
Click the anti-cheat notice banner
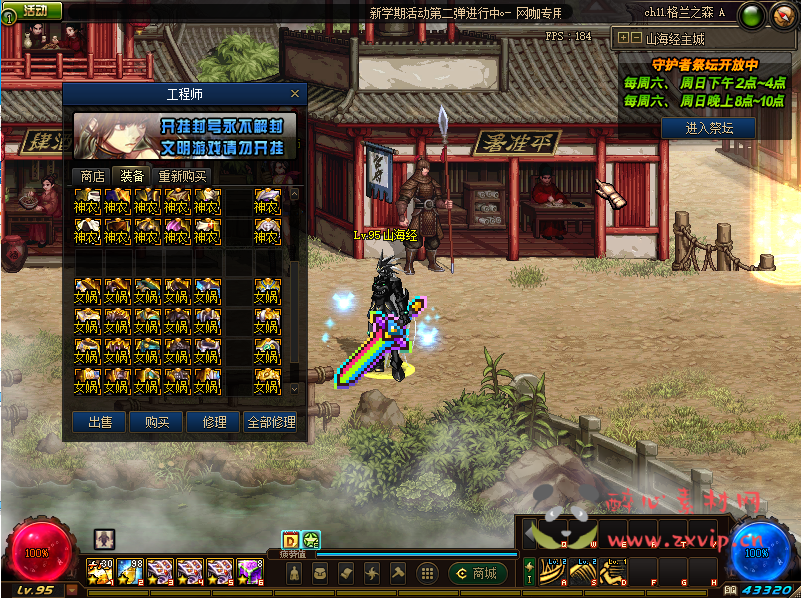click(x=184, y=137)
